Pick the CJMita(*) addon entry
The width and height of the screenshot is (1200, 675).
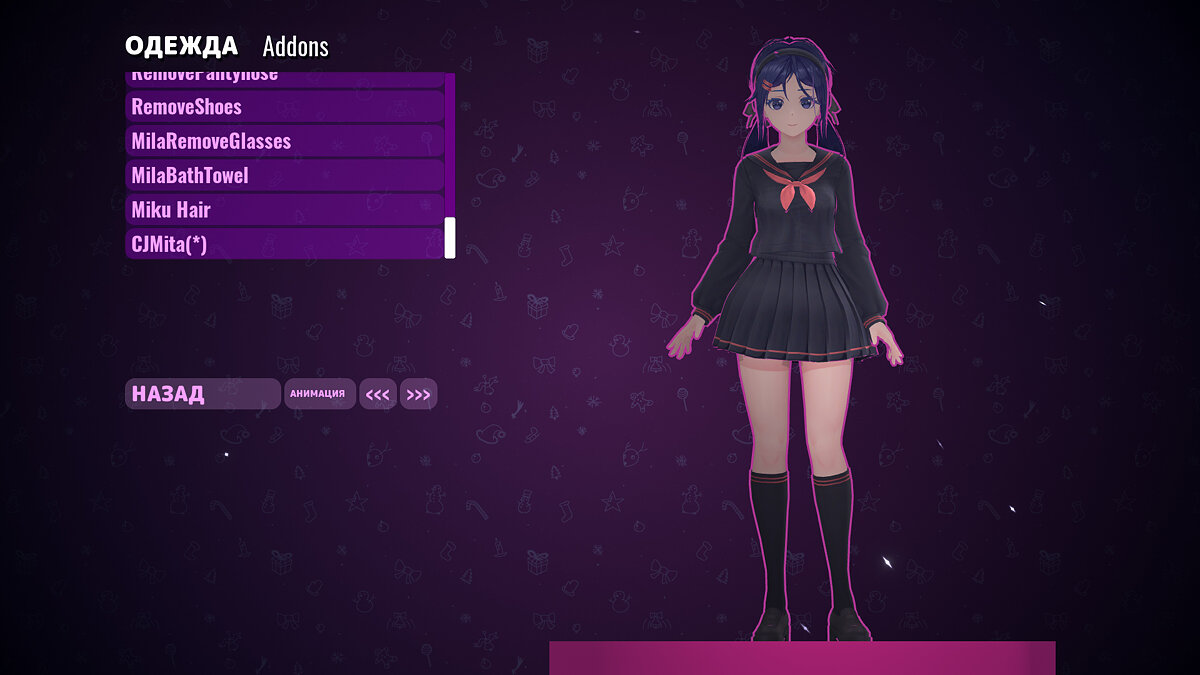click(285, 243)
